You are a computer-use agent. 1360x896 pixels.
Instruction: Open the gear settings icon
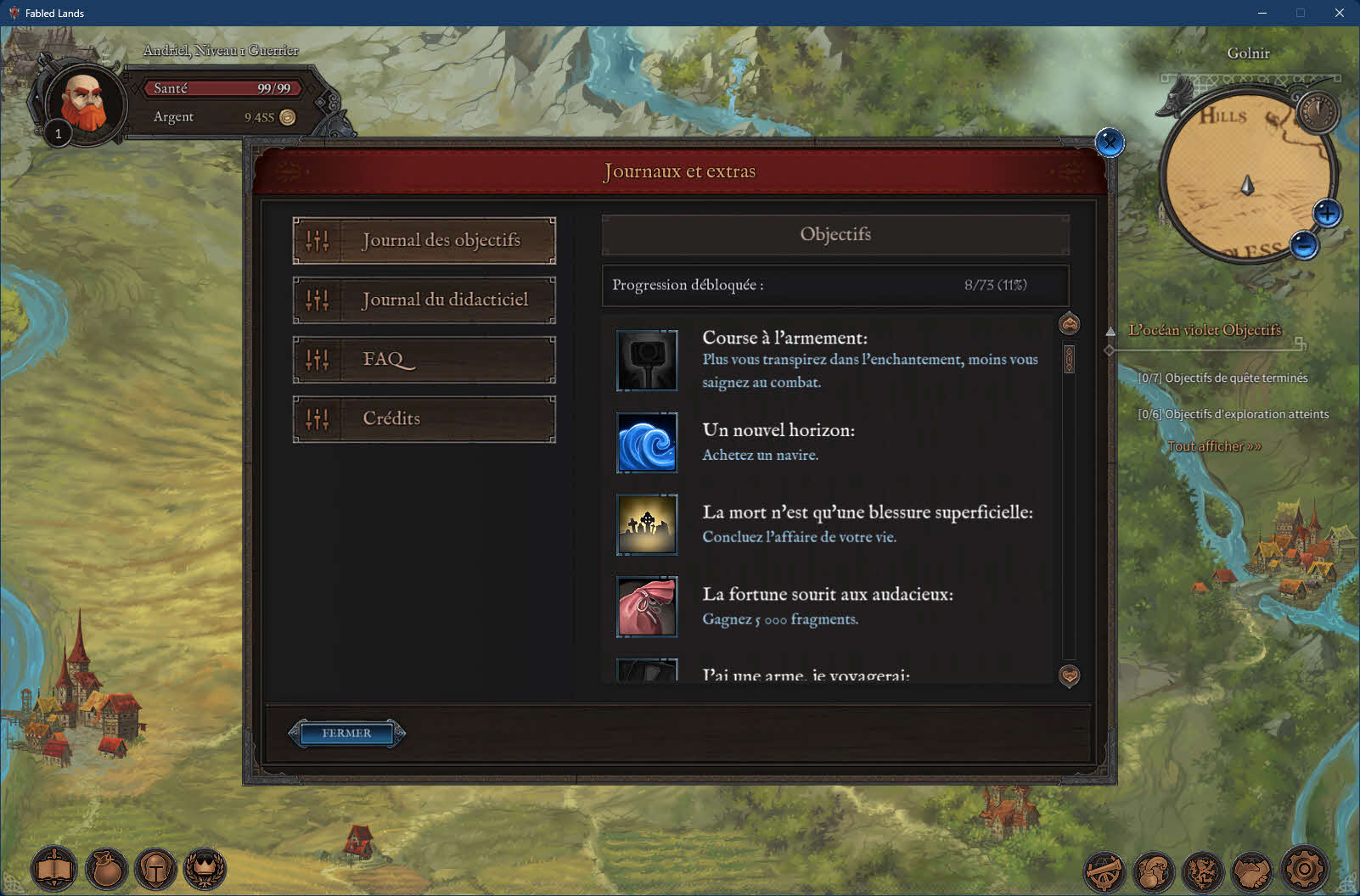(1304, 869)
